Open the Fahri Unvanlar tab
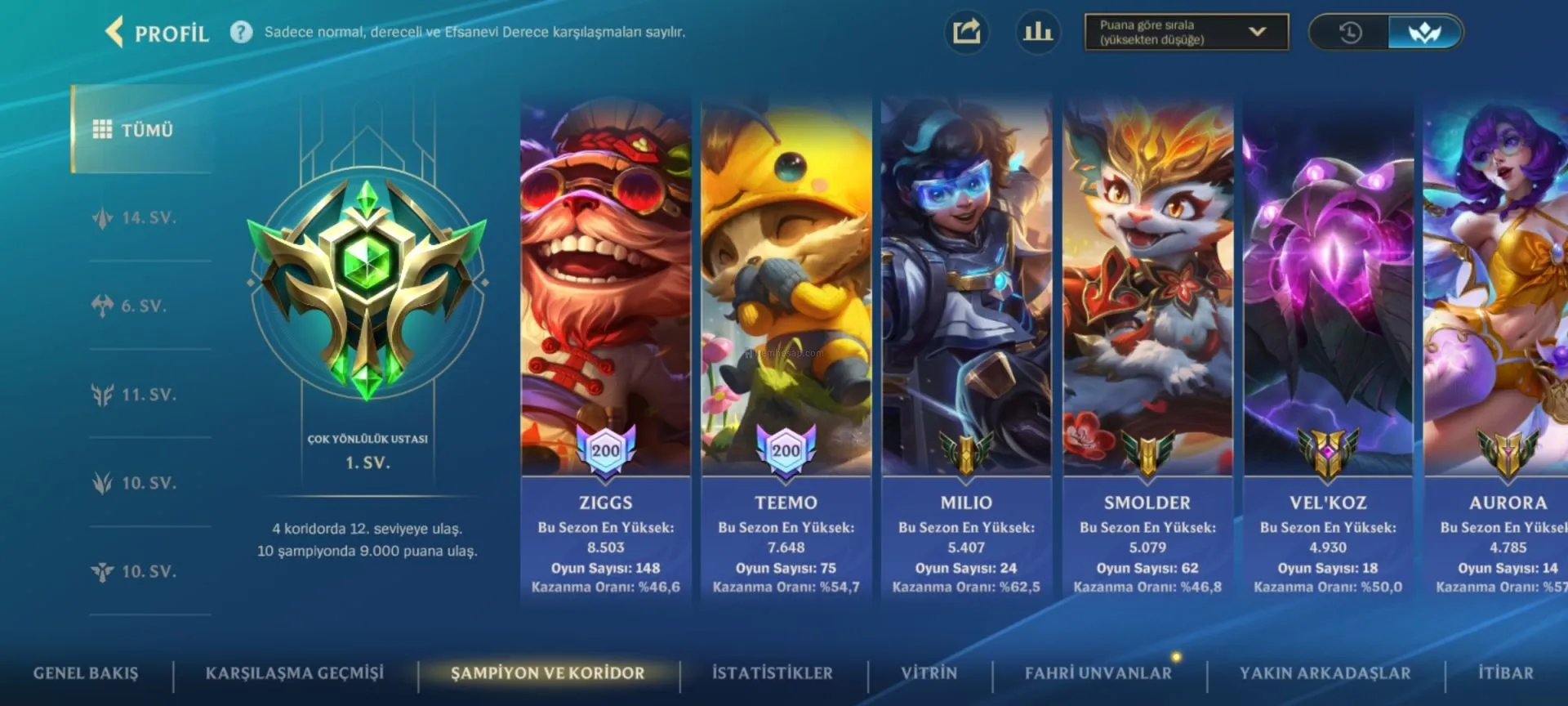The height and width of the screenshot is (706, 1568). tap(1098, 673)
